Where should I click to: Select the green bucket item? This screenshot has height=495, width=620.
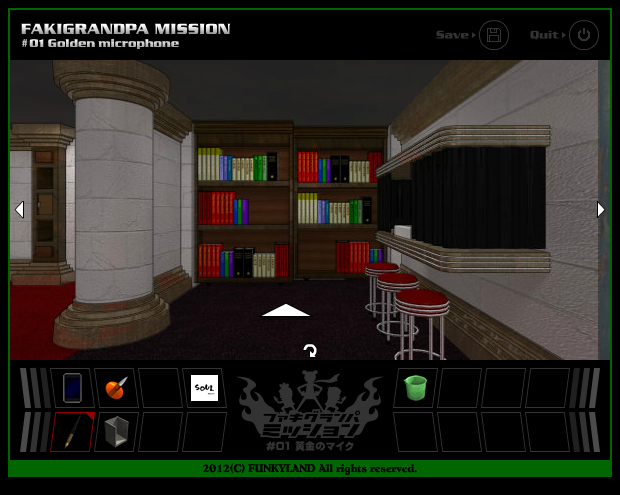[x=415, y=387]
